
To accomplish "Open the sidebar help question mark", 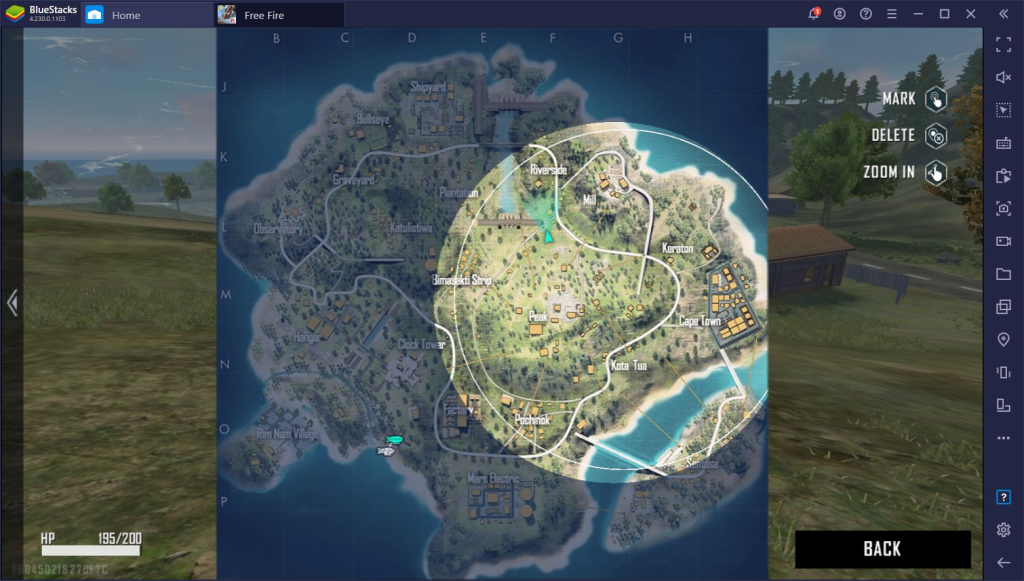I will point(1003,497).
